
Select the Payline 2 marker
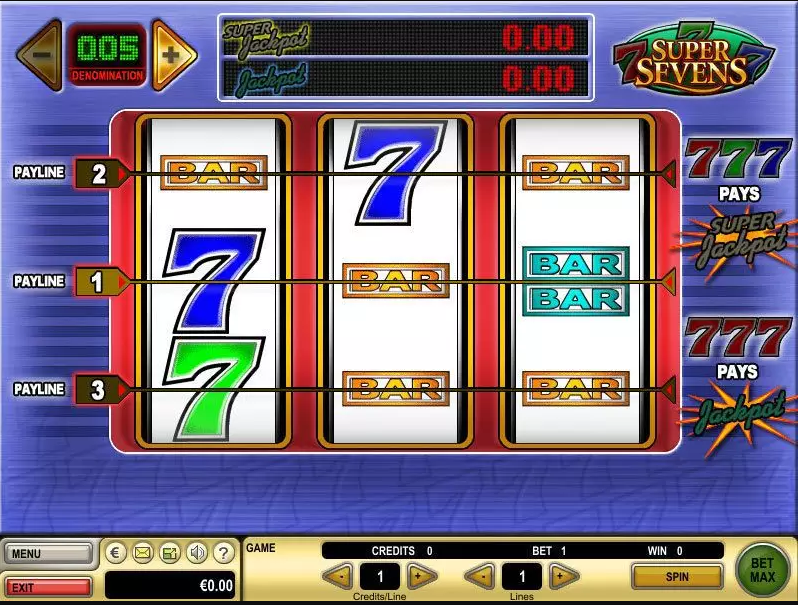coord(98,174)
